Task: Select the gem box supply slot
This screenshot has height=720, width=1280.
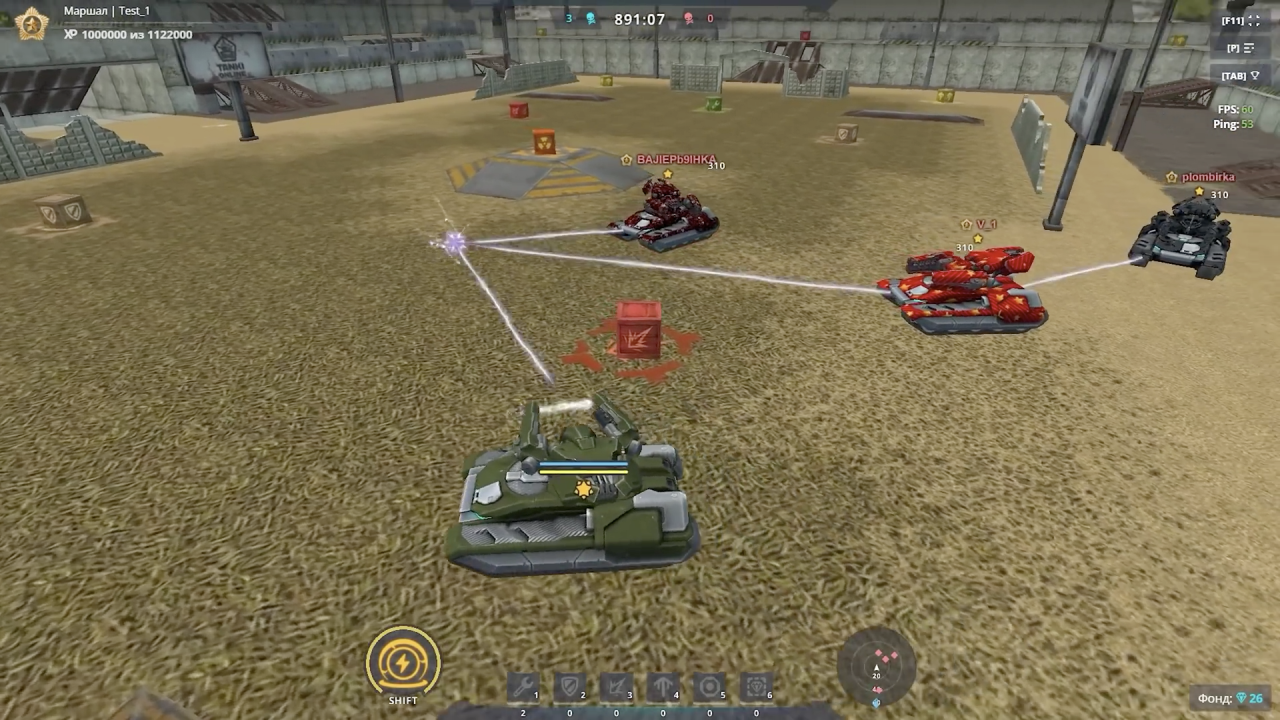Action: pyautogui.click(x=756, y=687)
